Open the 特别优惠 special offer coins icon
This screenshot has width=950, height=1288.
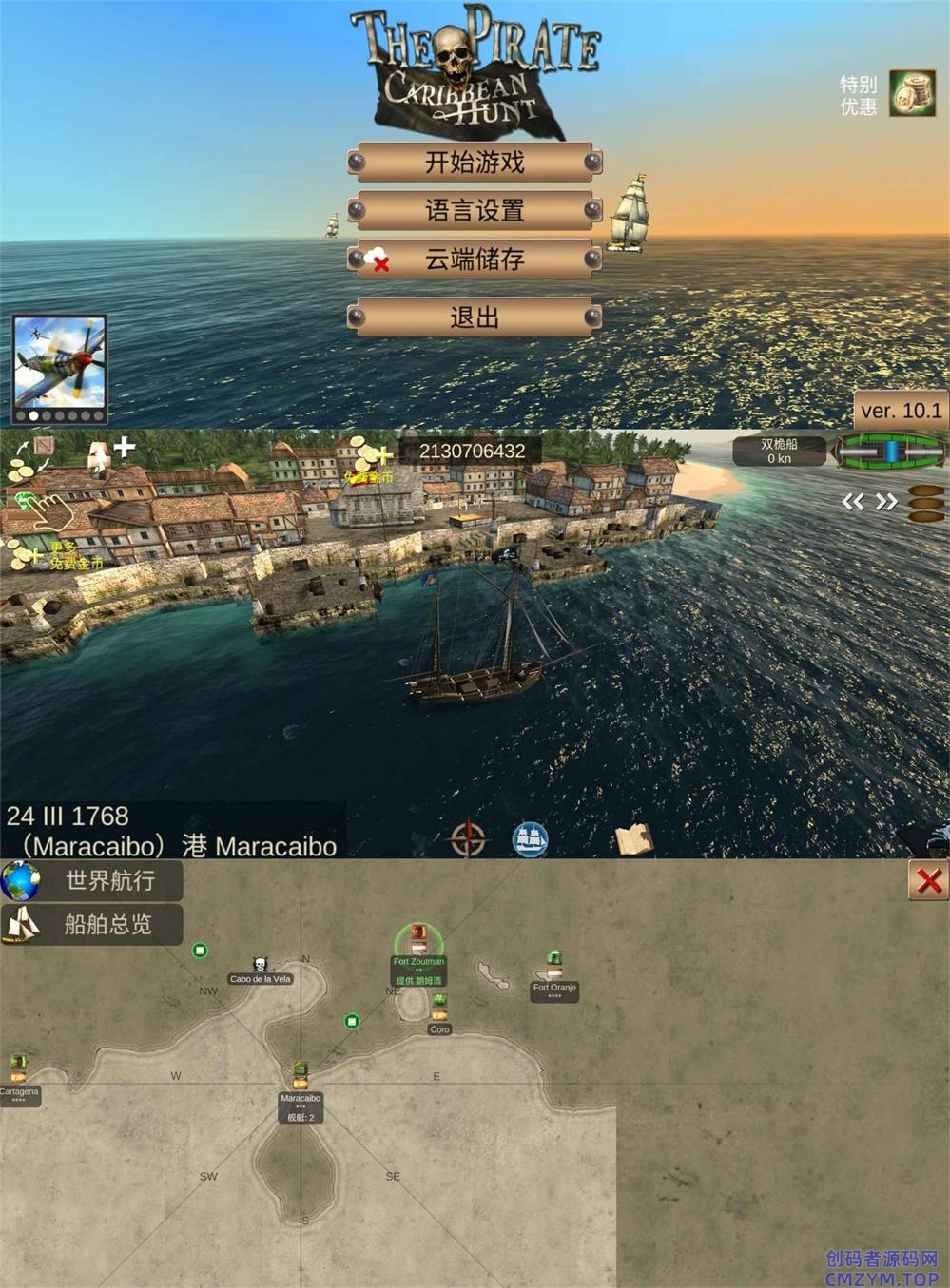911,94
